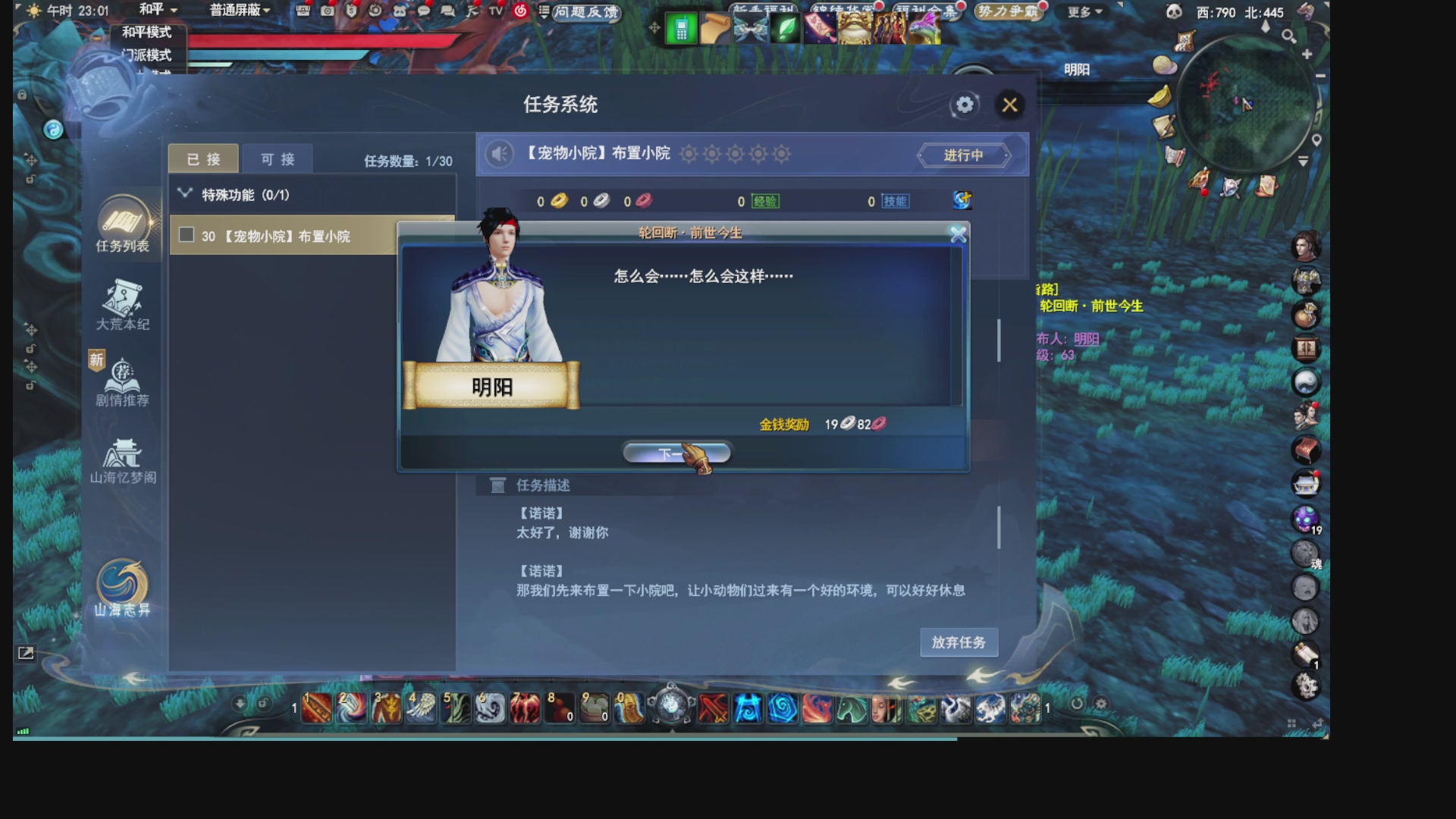
Task: Zoom in the minimap with the plus control
Action: [1307, 54]
